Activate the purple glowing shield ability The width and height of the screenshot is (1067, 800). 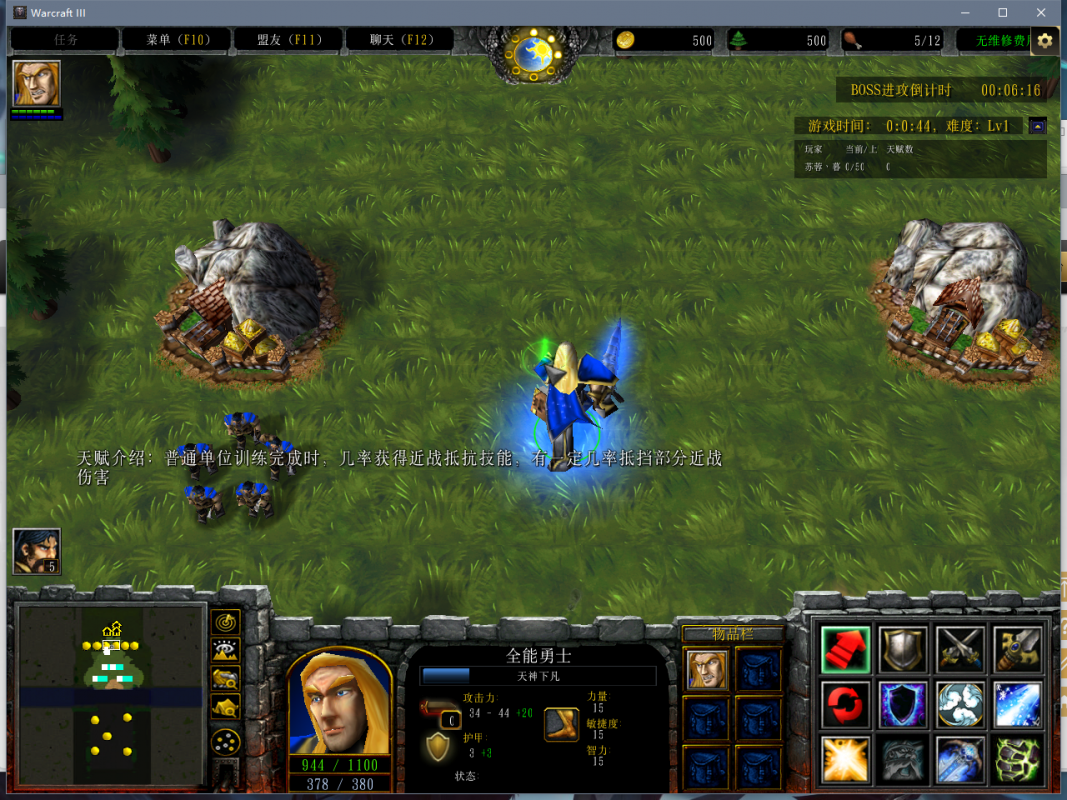[x=903, y=704]
